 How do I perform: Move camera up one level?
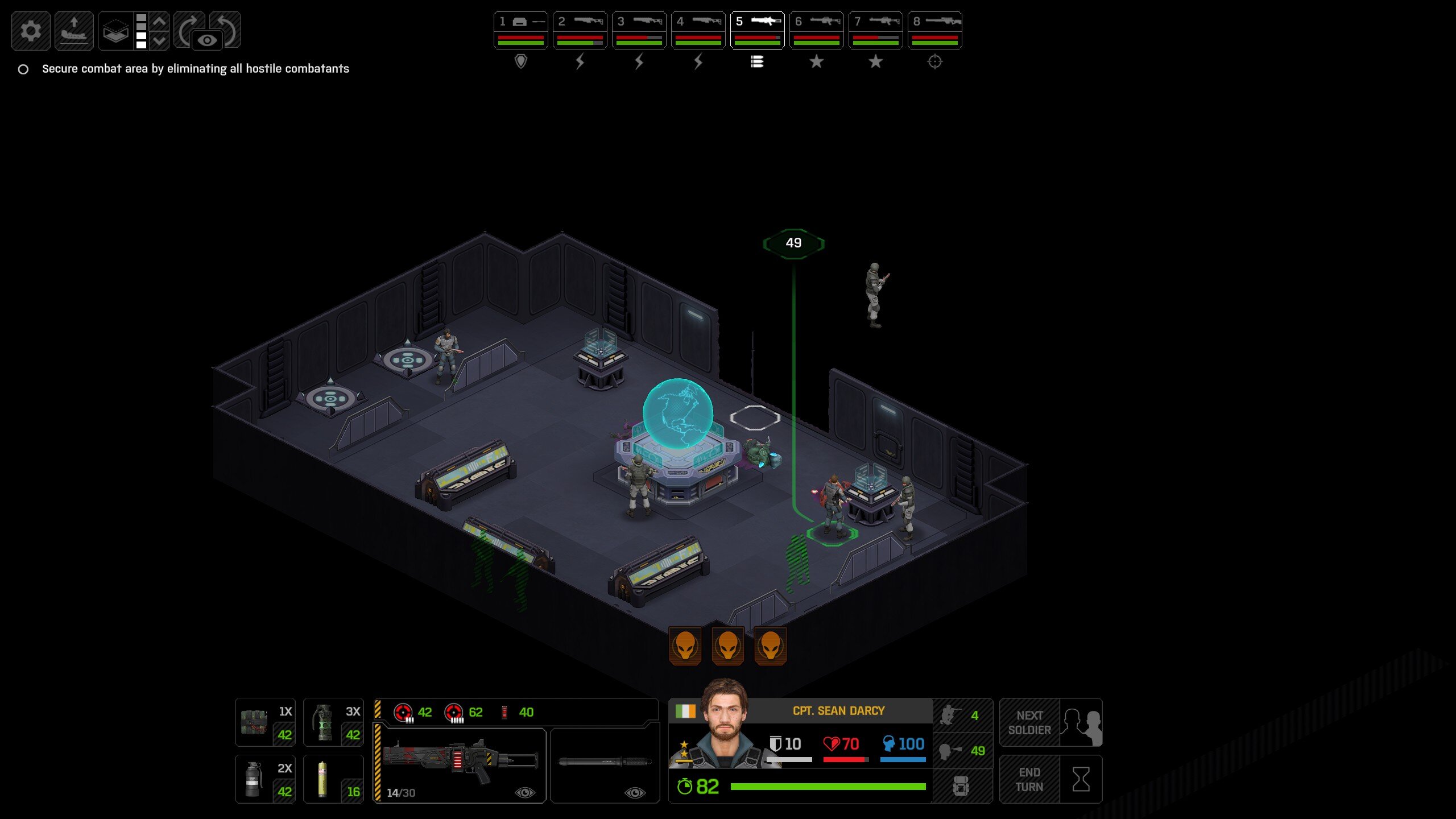click(160, 22)
